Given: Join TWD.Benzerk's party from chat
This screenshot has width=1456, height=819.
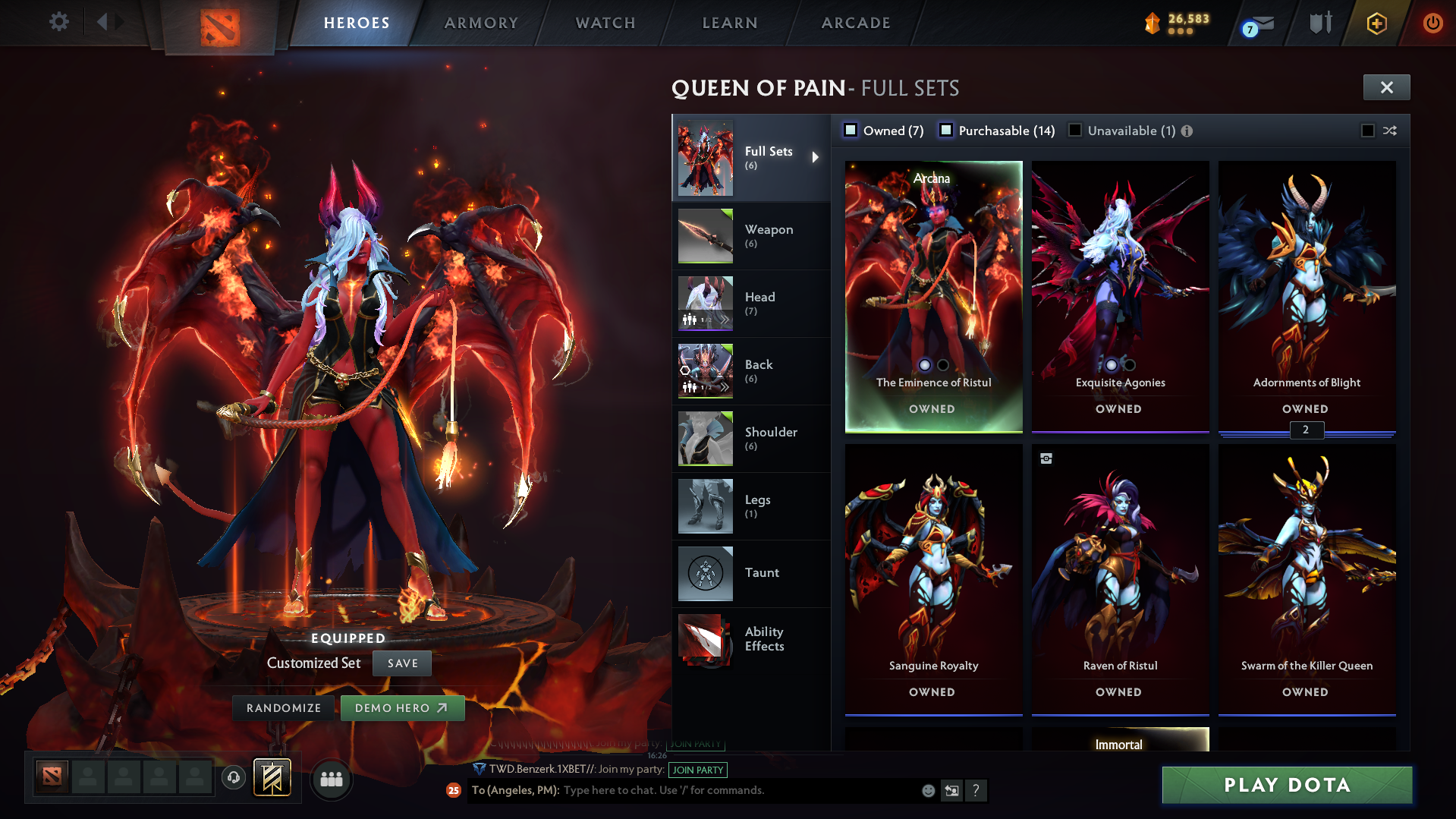Looking at the screenshot, I should [697, 770].
